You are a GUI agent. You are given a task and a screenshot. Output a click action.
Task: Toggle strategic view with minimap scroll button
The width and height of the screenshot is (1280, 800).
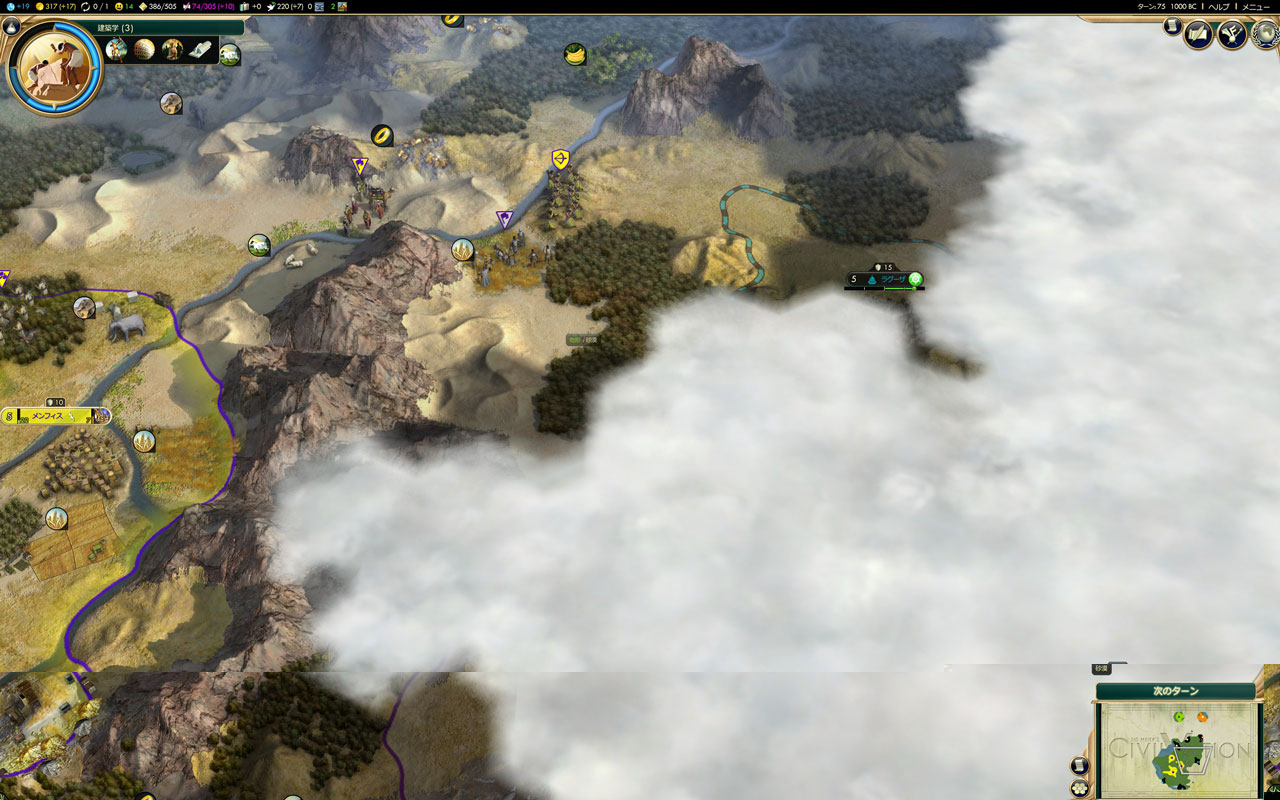1080,766
